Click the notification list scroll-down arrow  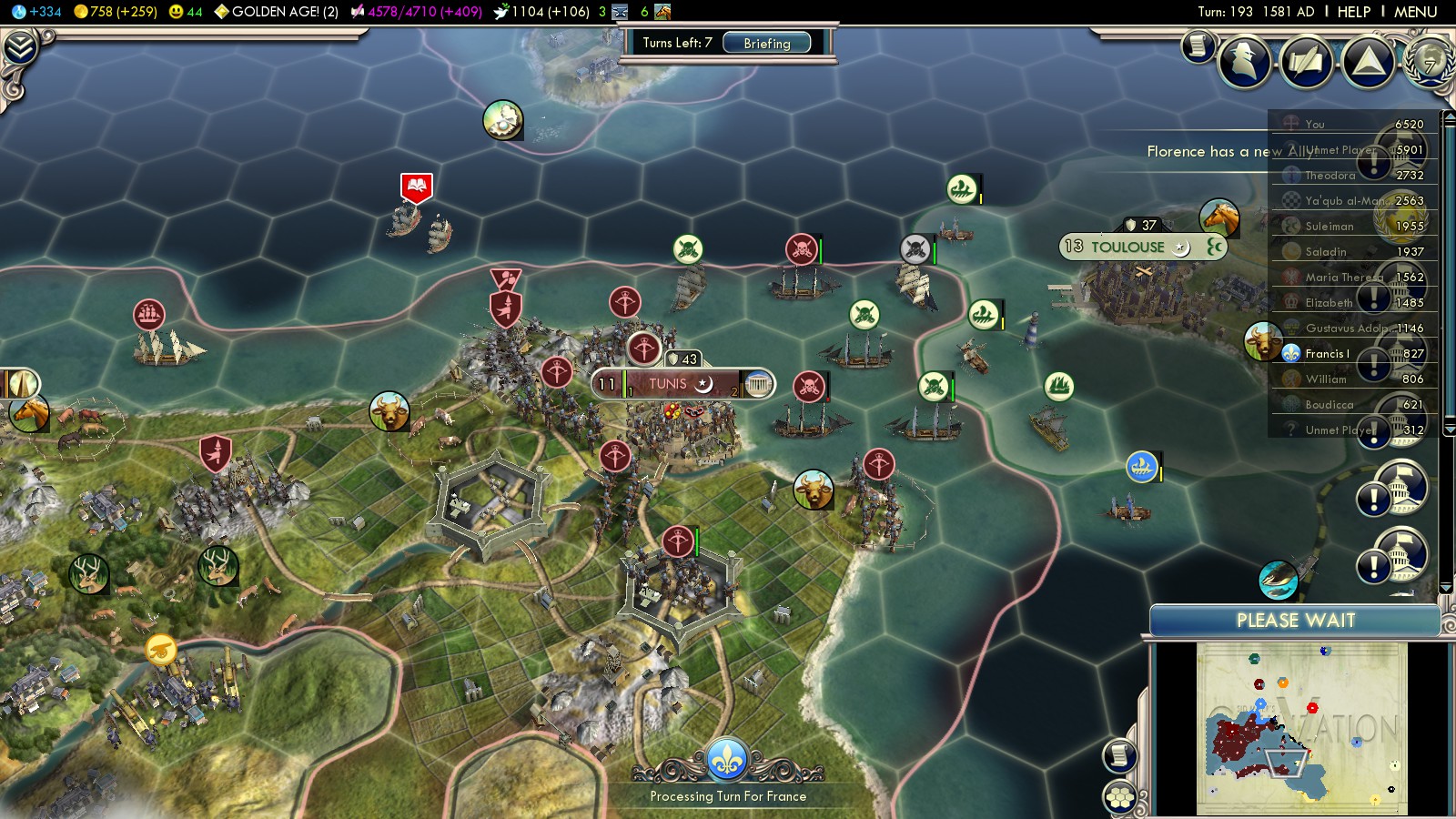1446,588
